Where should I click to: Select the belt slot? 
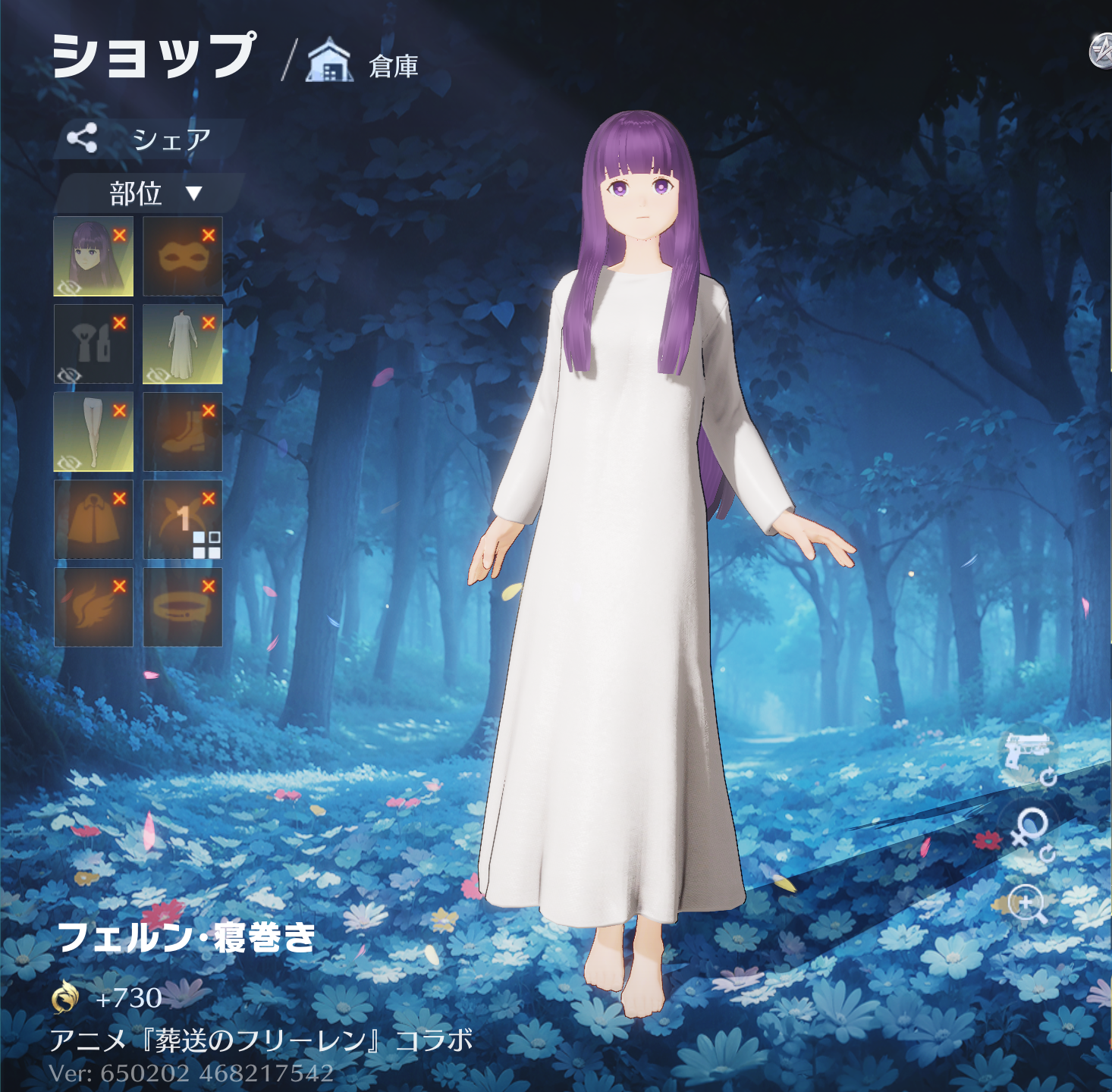[x=182, y=607]
